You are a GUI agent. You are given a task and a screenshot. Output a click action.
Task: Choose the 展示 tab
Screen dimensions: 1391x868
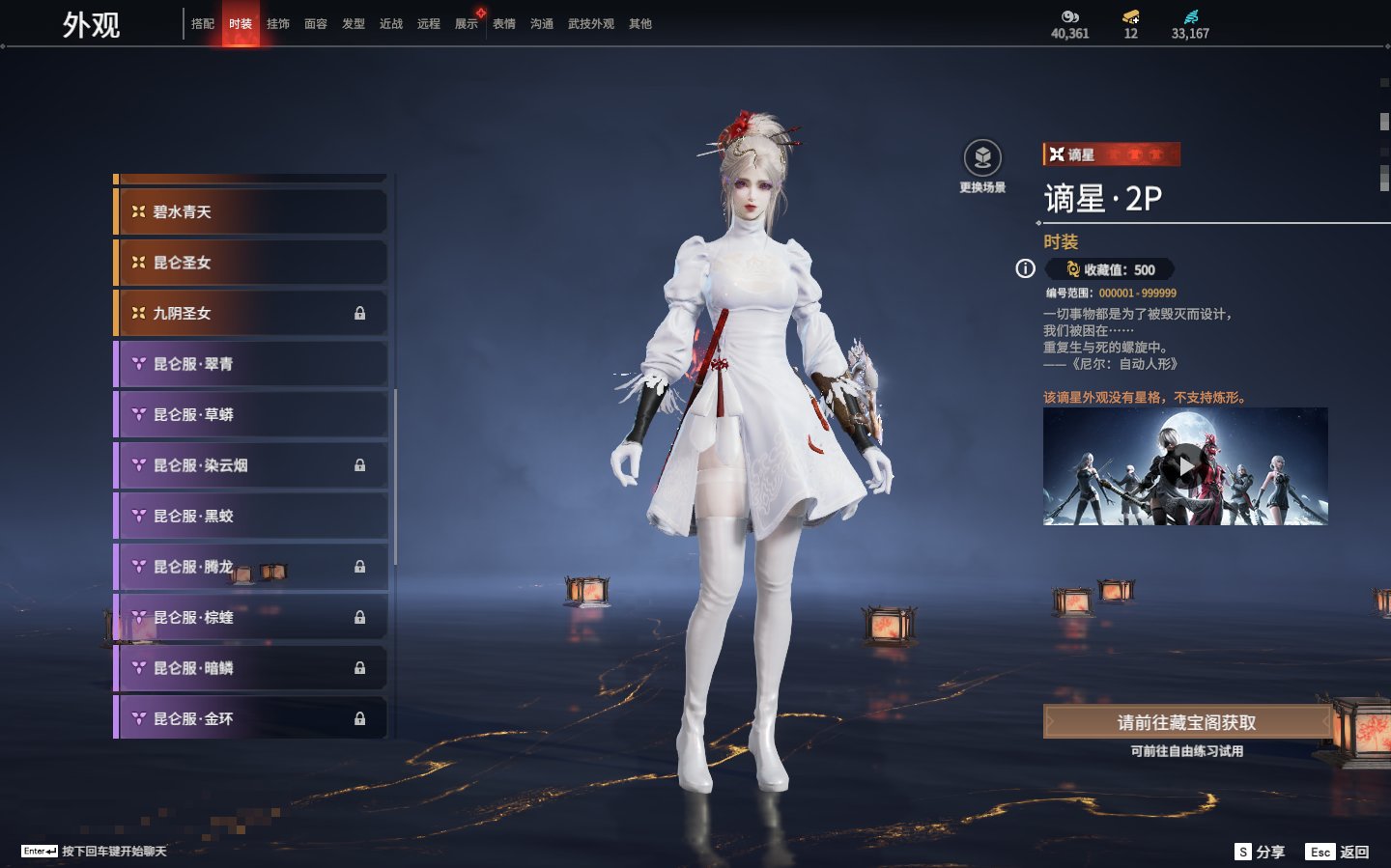pos(467,24)
